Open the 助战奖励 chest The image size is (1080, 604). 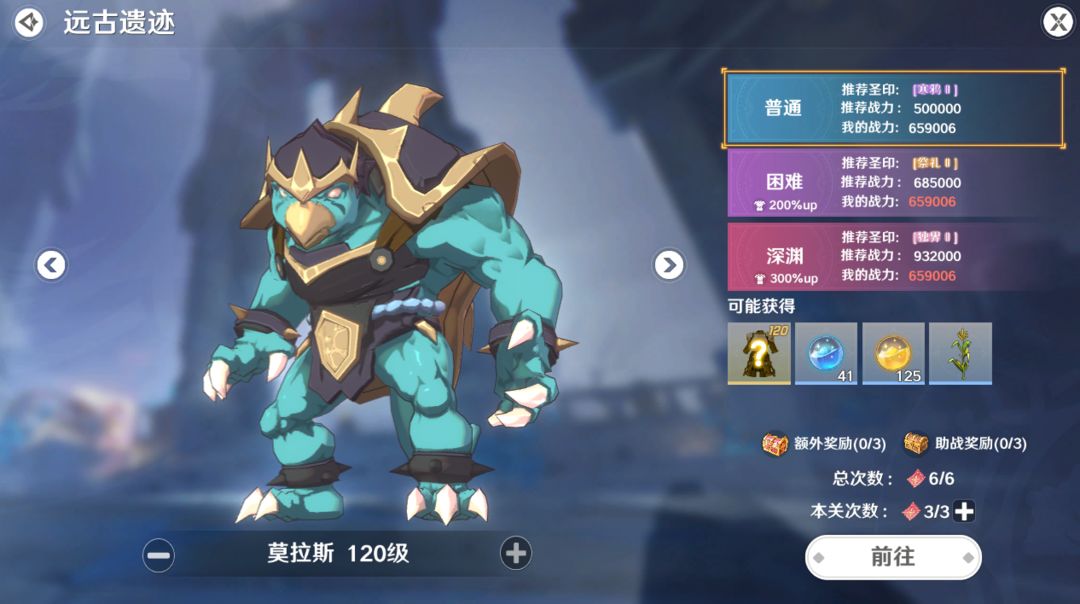point(916,443)
